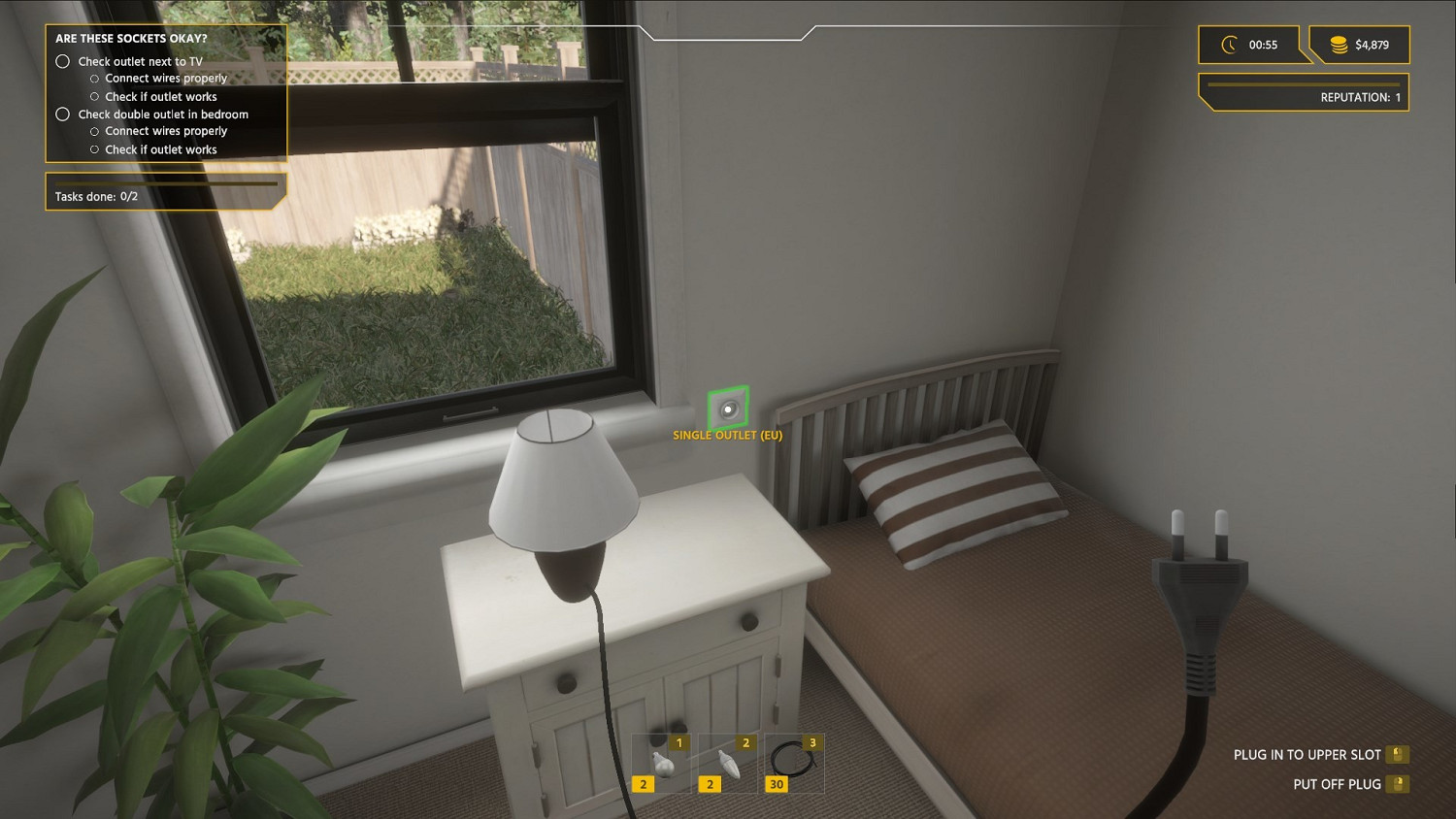Viewport: 1456px width, 819px height.
Task: Mark 'Connect wires properly' subtask as done
Action: pos(94,78)
